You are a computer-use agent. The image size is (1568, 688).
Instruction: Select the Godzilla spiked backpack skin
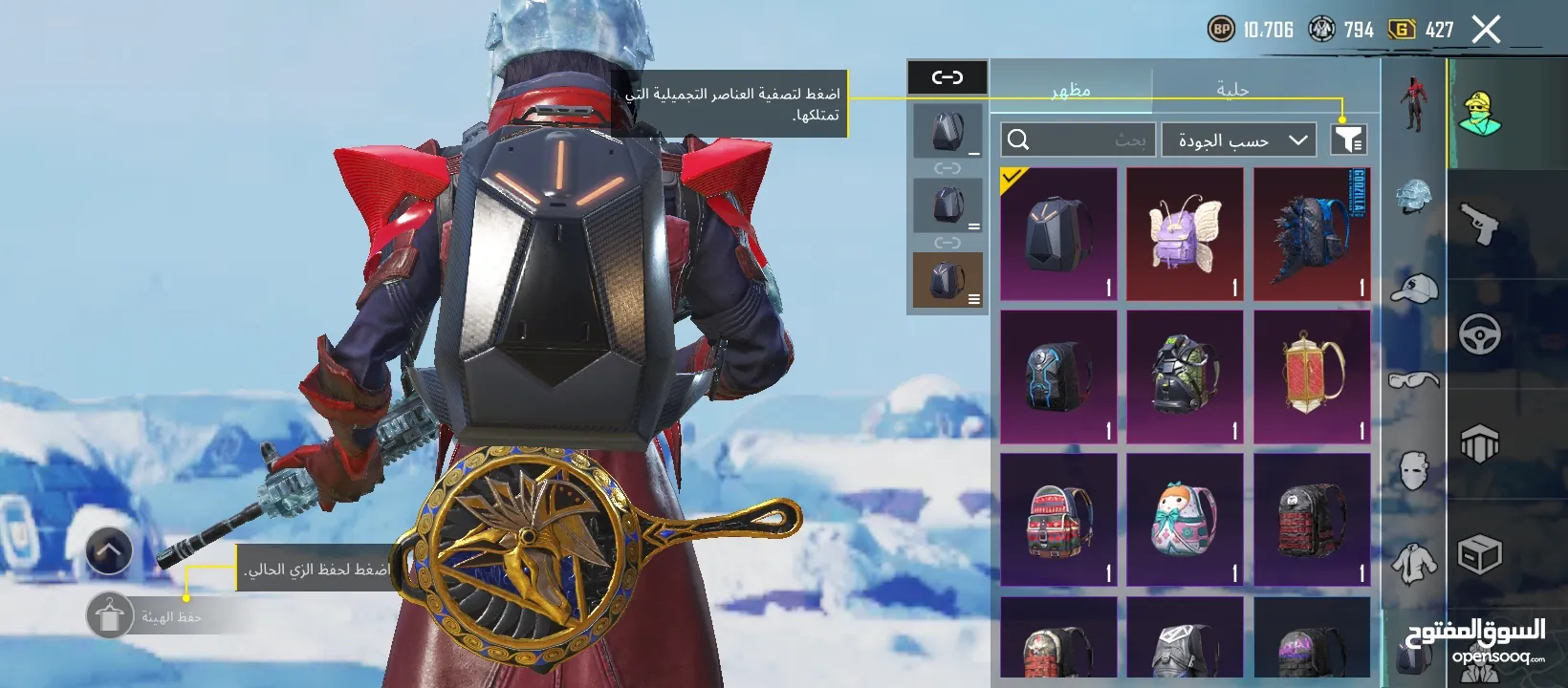click(x=1312, y=234)
